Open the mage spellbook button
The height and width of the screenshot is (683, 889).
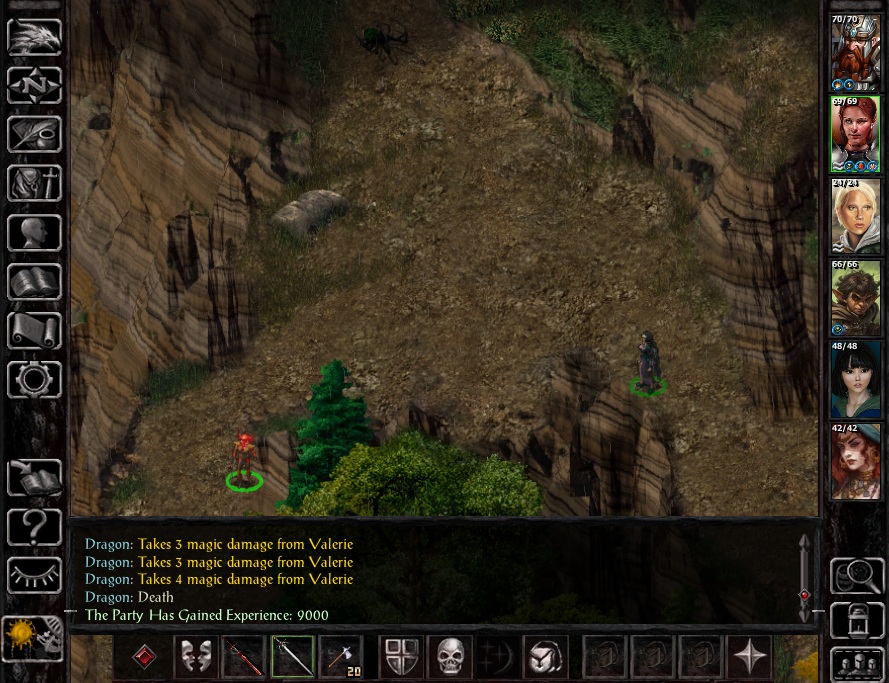34,282
